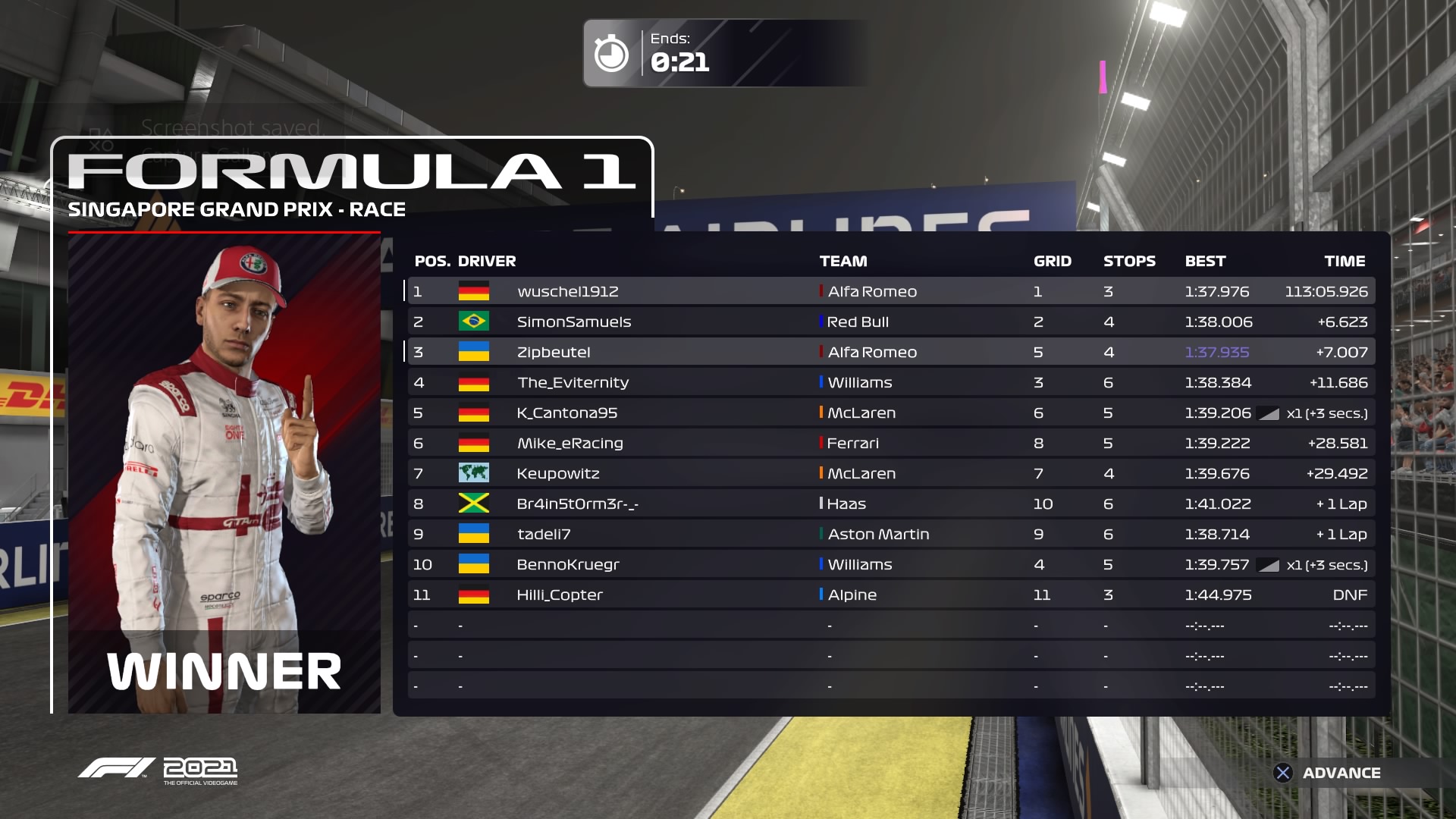
Task: Select Mike_eRacing's Ferrari row
Action: tap(891, 443)
